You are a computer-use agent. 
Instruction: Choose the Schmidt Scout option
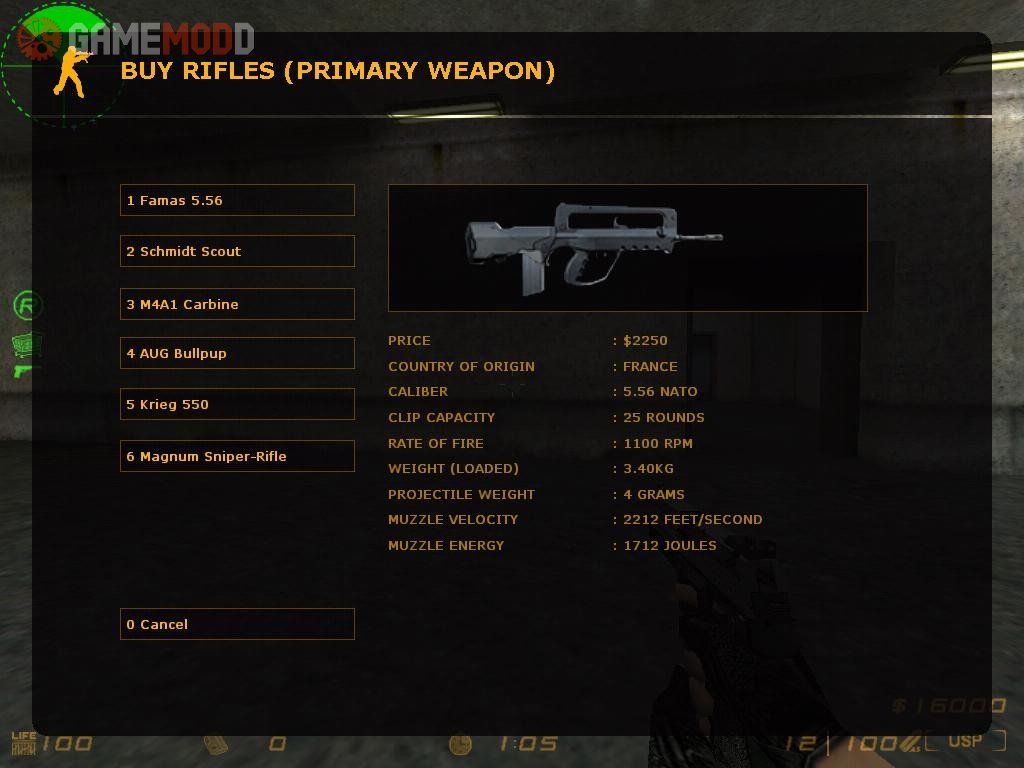[x=237, y=251]
